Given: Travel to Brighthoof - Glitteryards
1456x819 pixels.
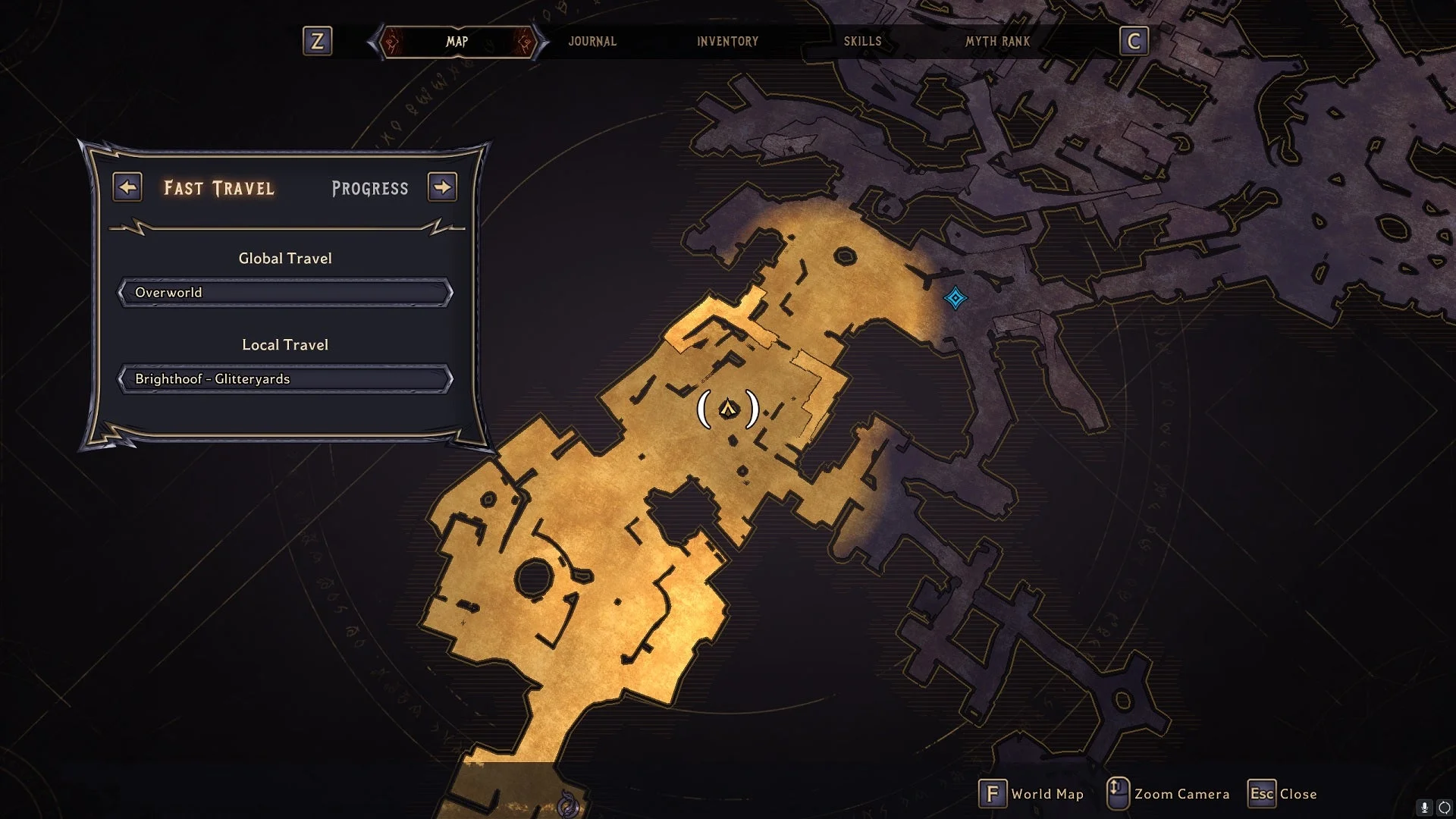Looking at the screenshot, I should (285, 379).
